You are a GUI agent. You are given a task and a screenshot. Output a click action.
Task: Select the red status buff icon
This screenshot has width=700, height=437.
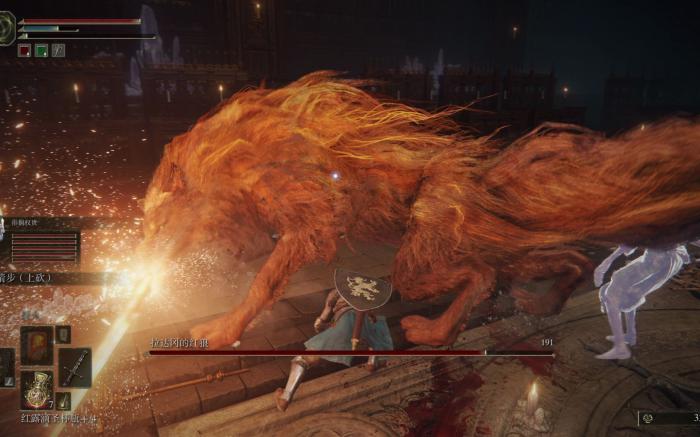pos(24,50)
